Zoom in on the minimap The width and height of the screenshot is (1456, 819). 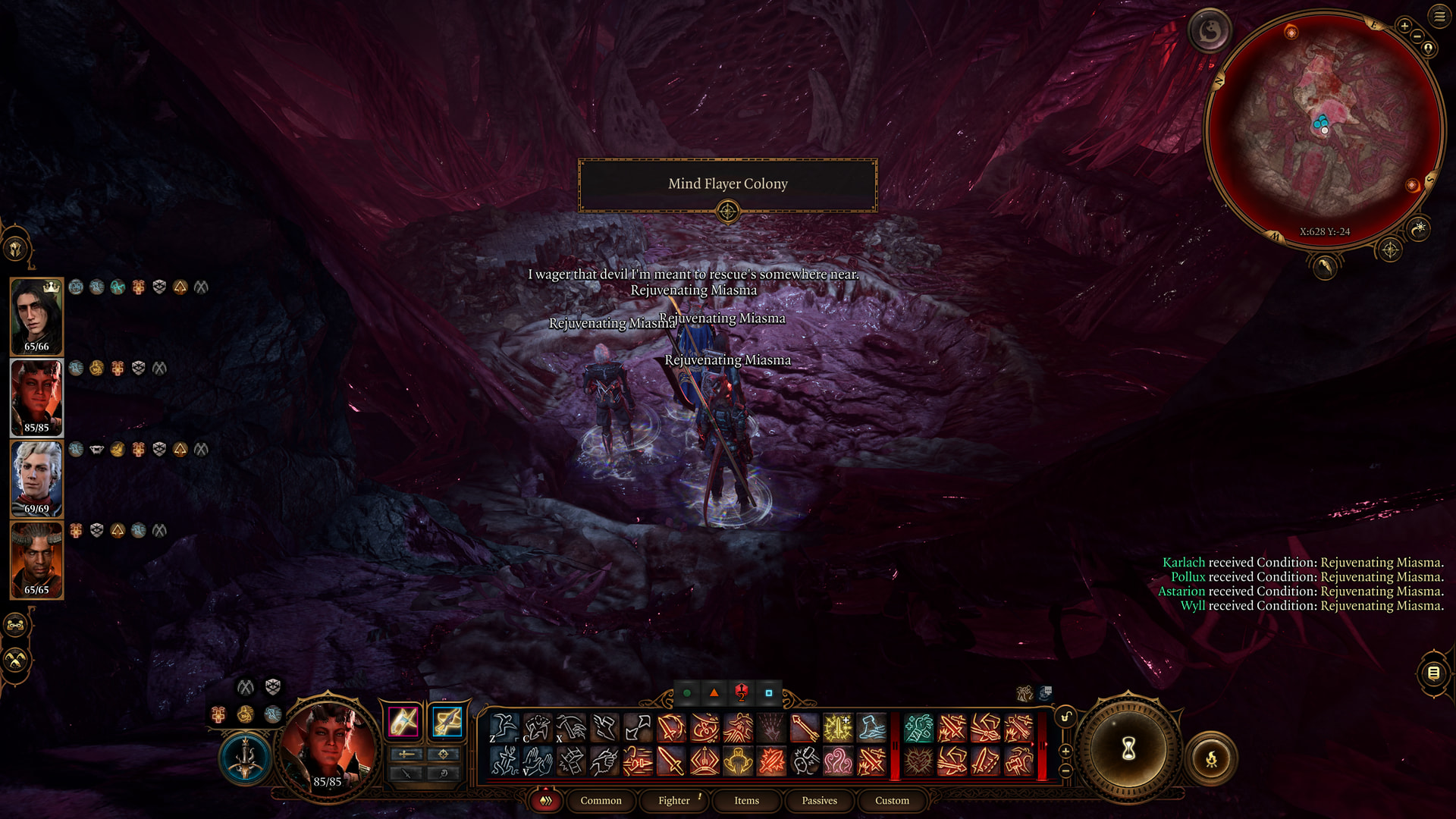1404,26
